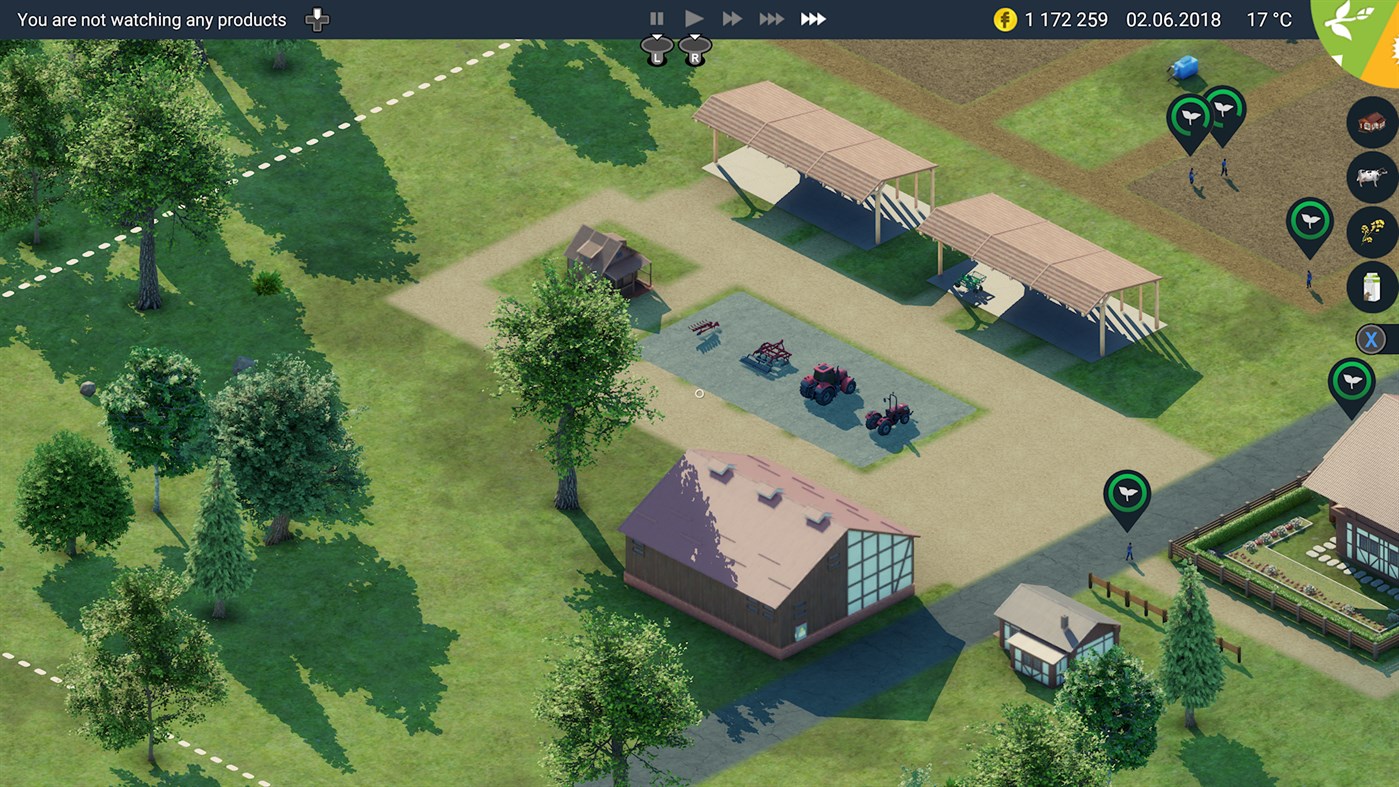Click the date 02.06.2018 in top bar
This screenshot has width=1399, height=787.
point(1173,19)
